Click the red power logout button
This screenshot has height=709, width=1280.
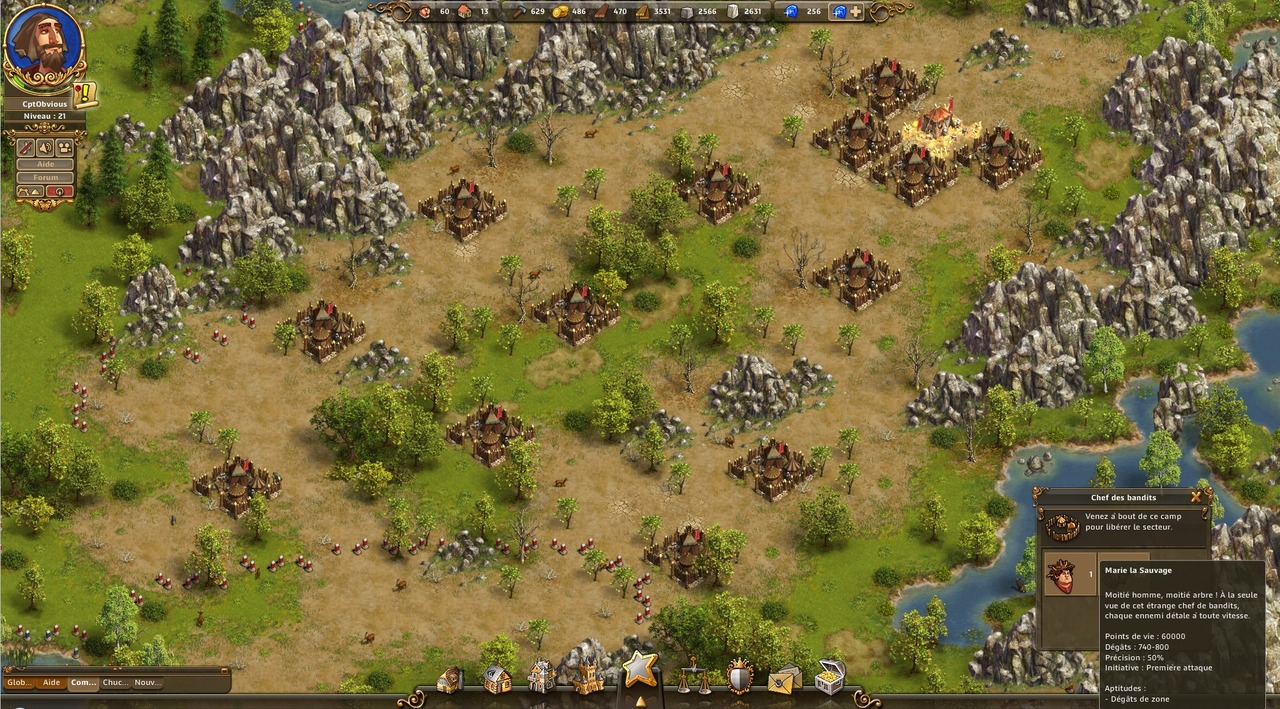pos(60,191)
